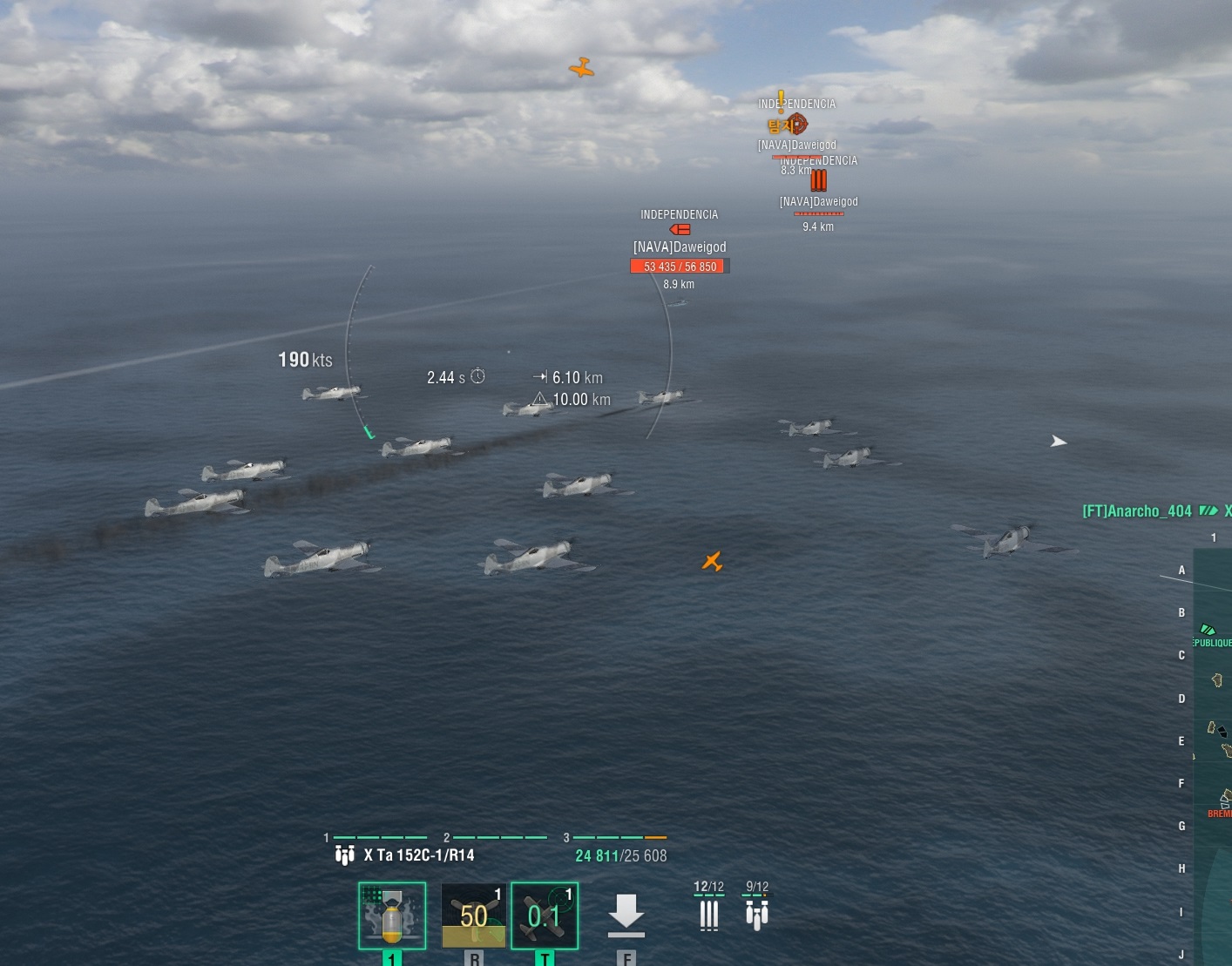Viewport: 1232px width, 966px height.
Task: Activate the patrol fighter consumable
Action: [x=474, y=915]
